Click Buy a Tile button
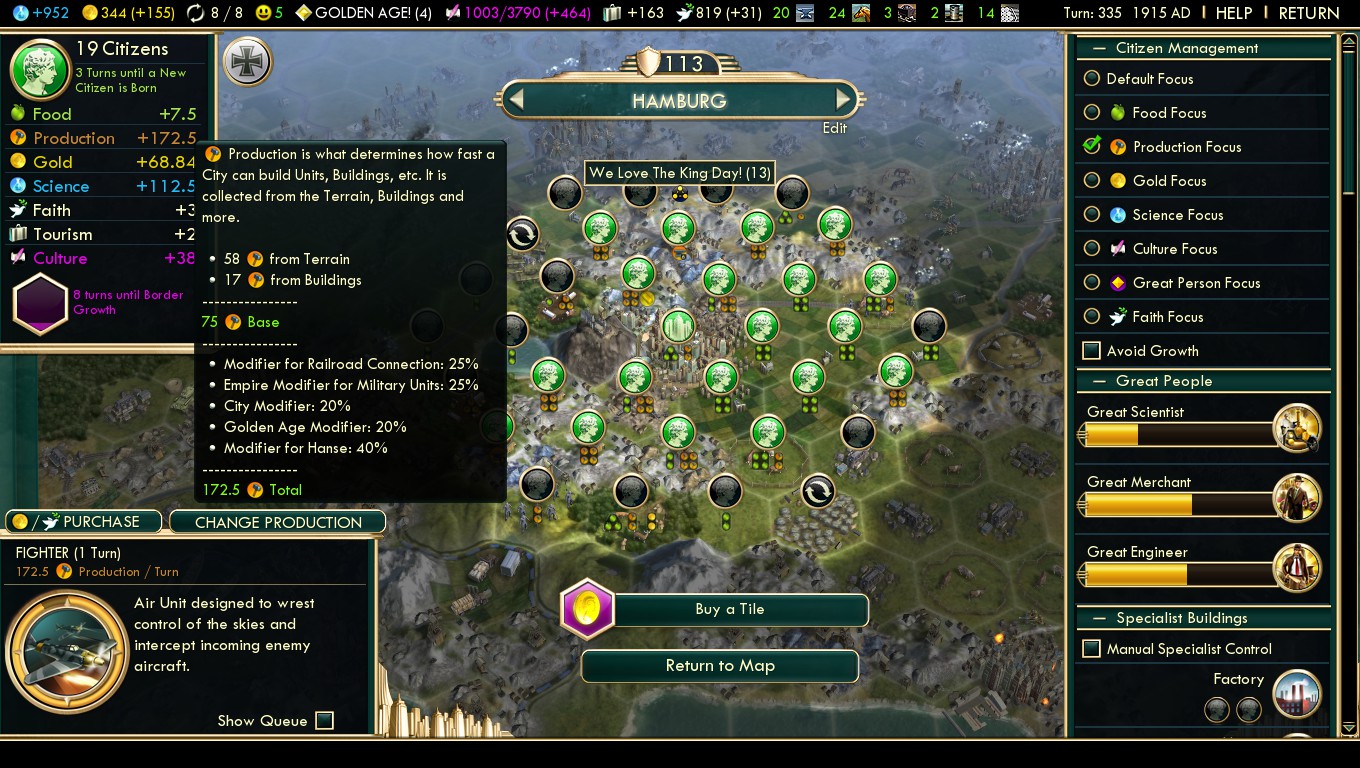 tap(730, 609)
